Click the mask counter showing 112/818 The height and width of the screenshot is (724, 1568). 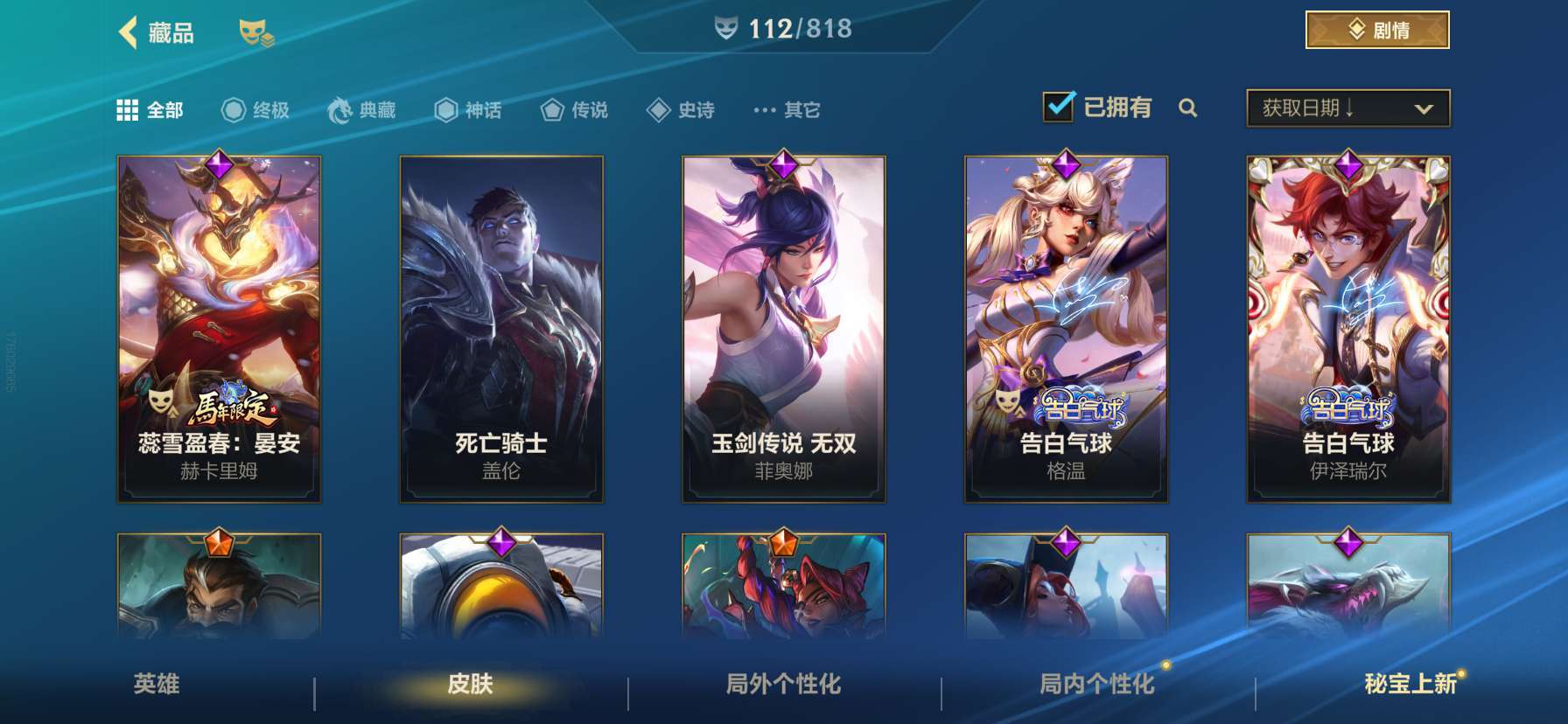785,27
